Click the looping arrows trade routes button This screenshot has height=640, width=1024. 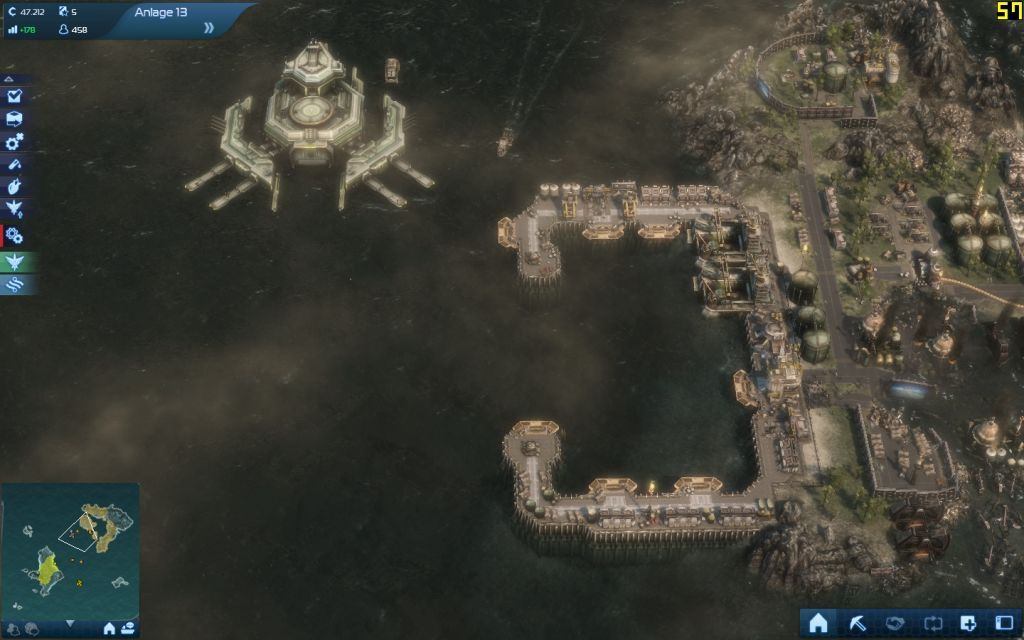(933, 622)
